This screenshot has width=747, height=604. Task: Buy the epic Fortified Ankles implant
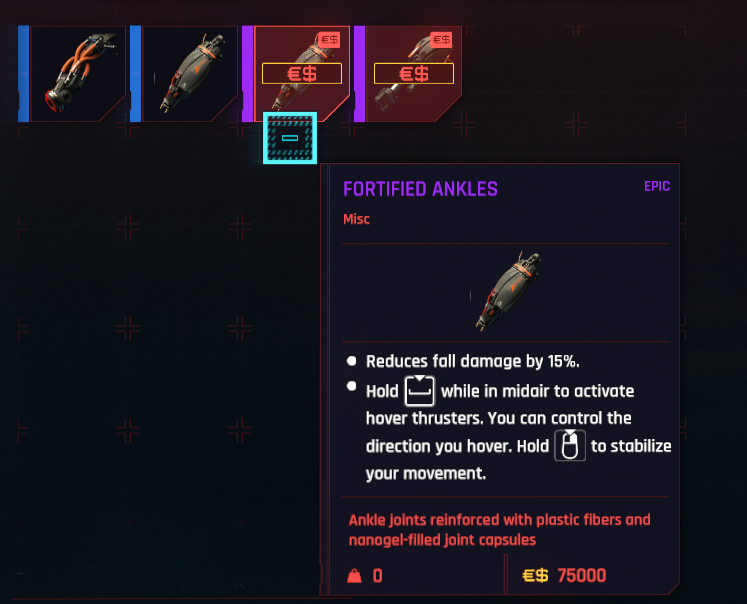(x=301, y=74)
